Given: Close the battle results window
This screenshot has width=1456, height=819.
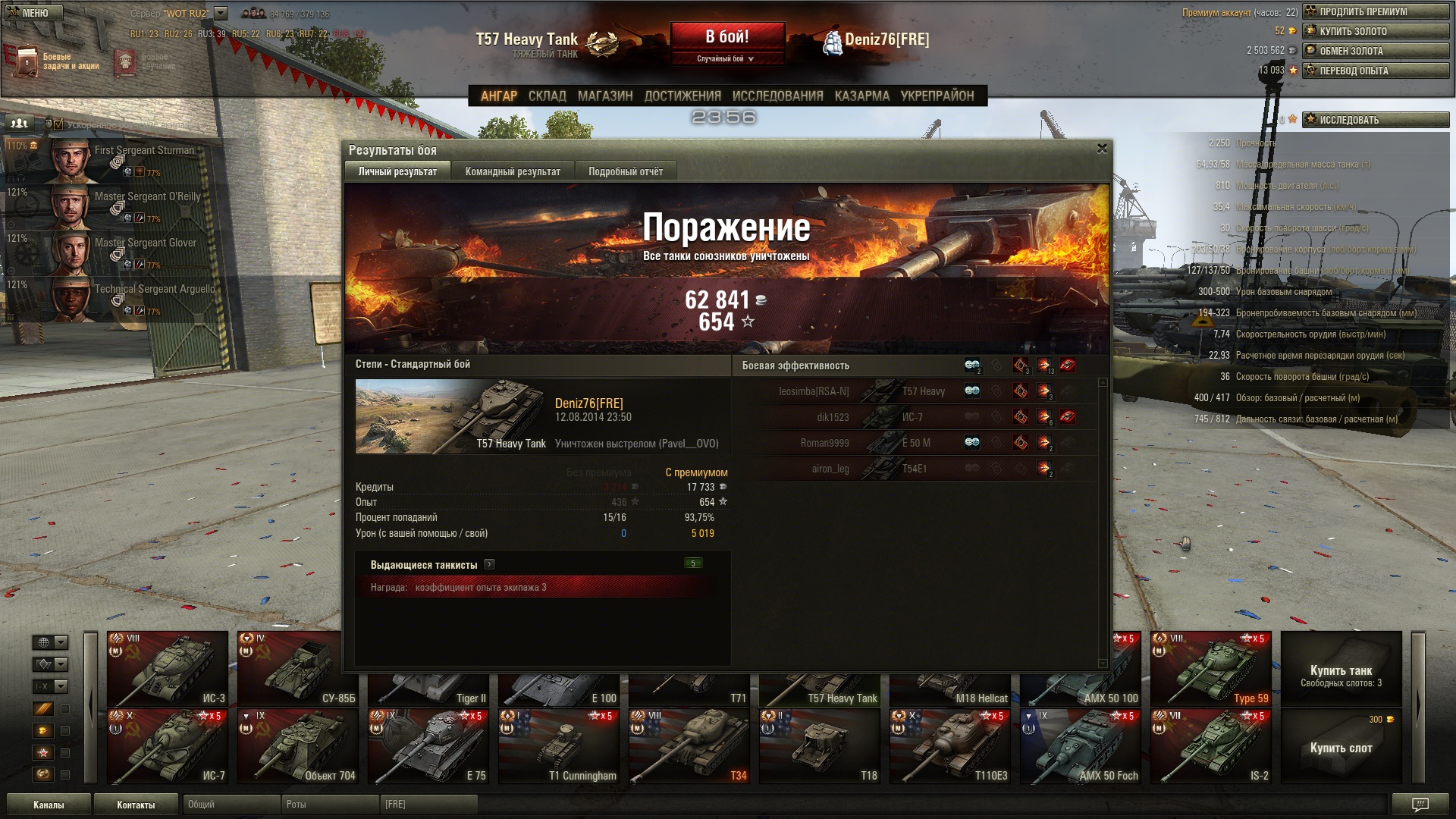Looking at the screenshot, I should click(1102, 149).
